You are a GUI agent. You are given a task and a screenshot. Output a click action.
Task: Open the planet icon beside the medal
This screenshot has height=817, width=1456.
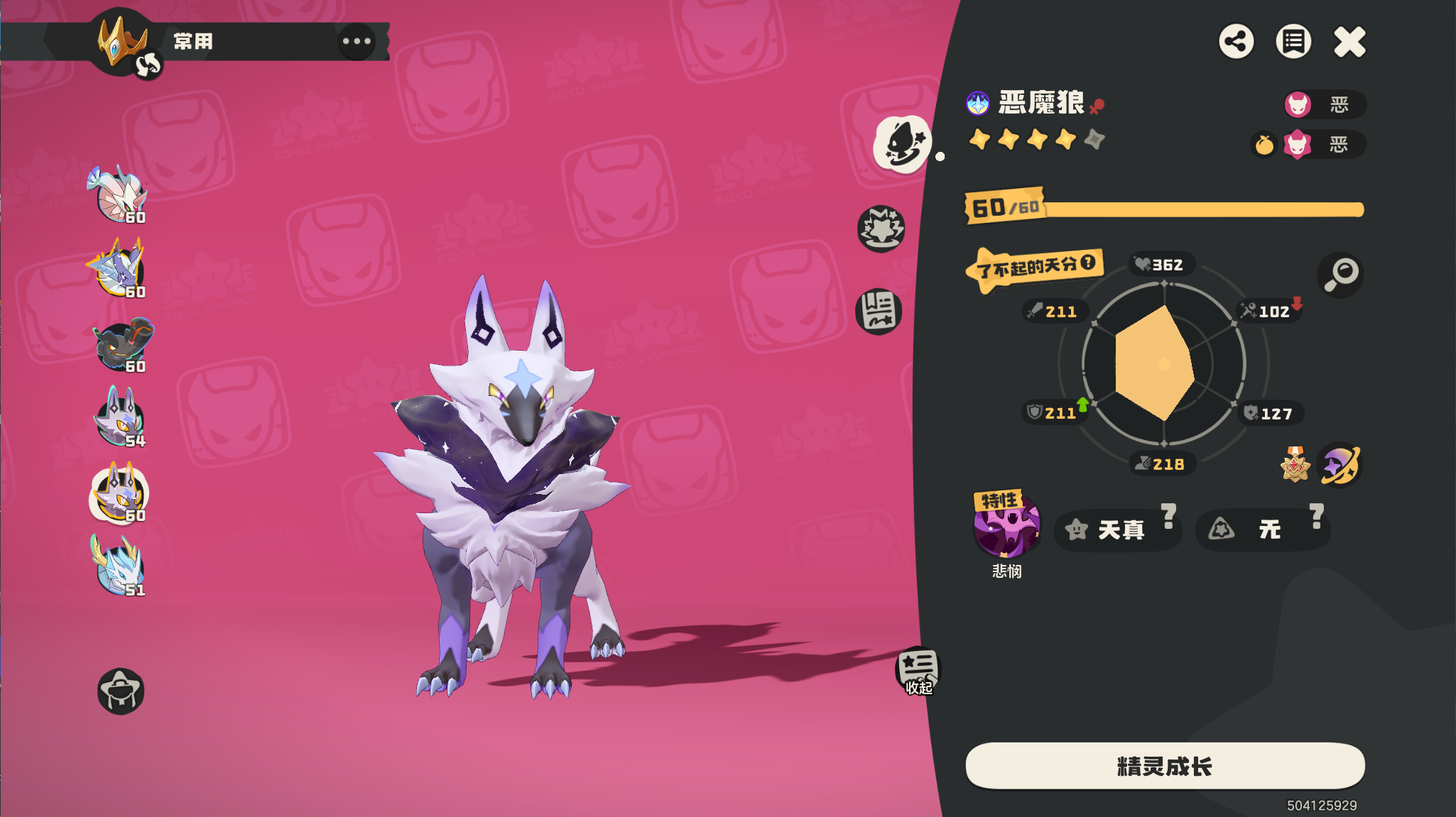pyautogui.click(x=1340, y=466)
